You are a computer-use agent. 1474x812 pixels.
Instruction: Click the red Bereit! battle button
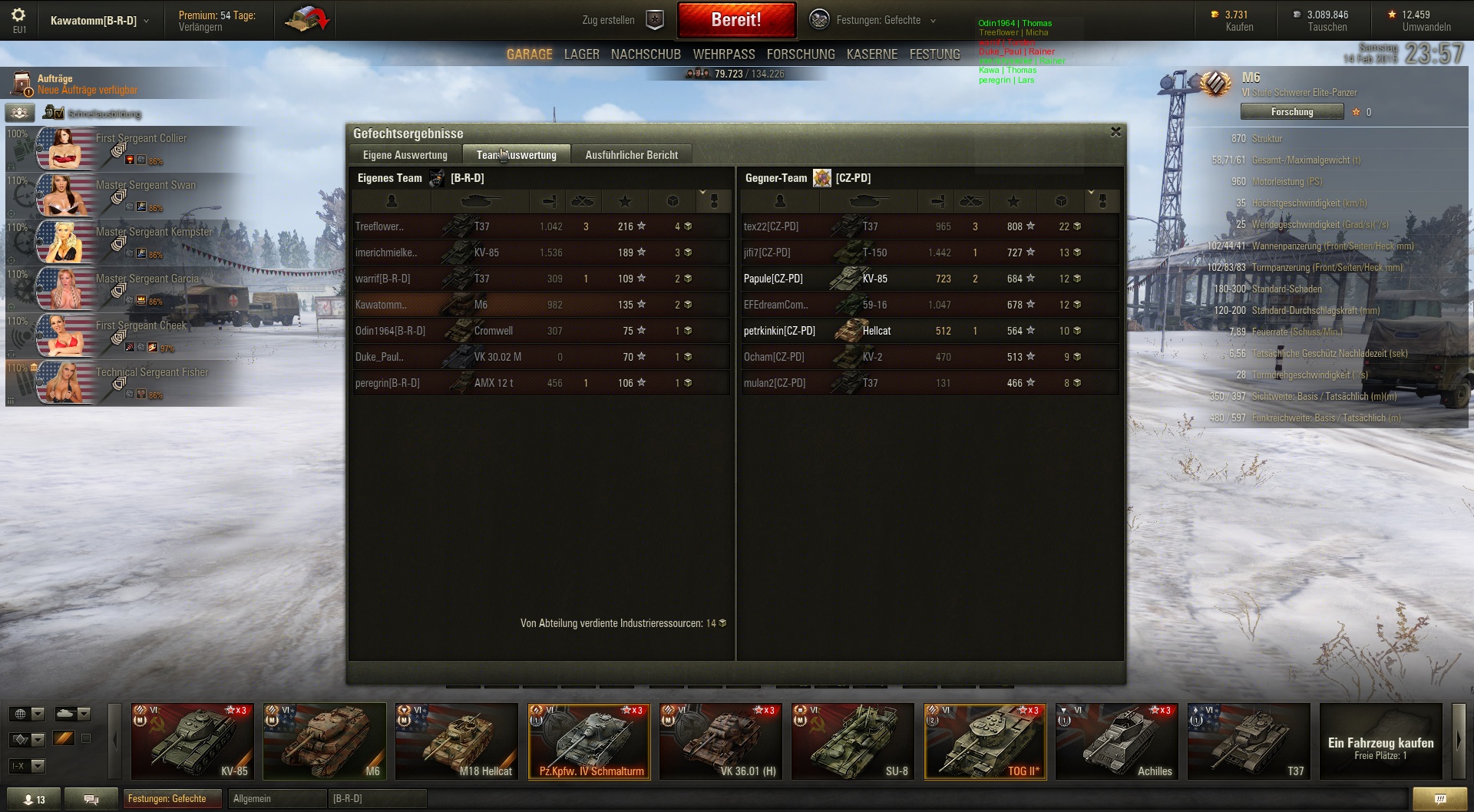pyautogui.click(x=736, y=20)
